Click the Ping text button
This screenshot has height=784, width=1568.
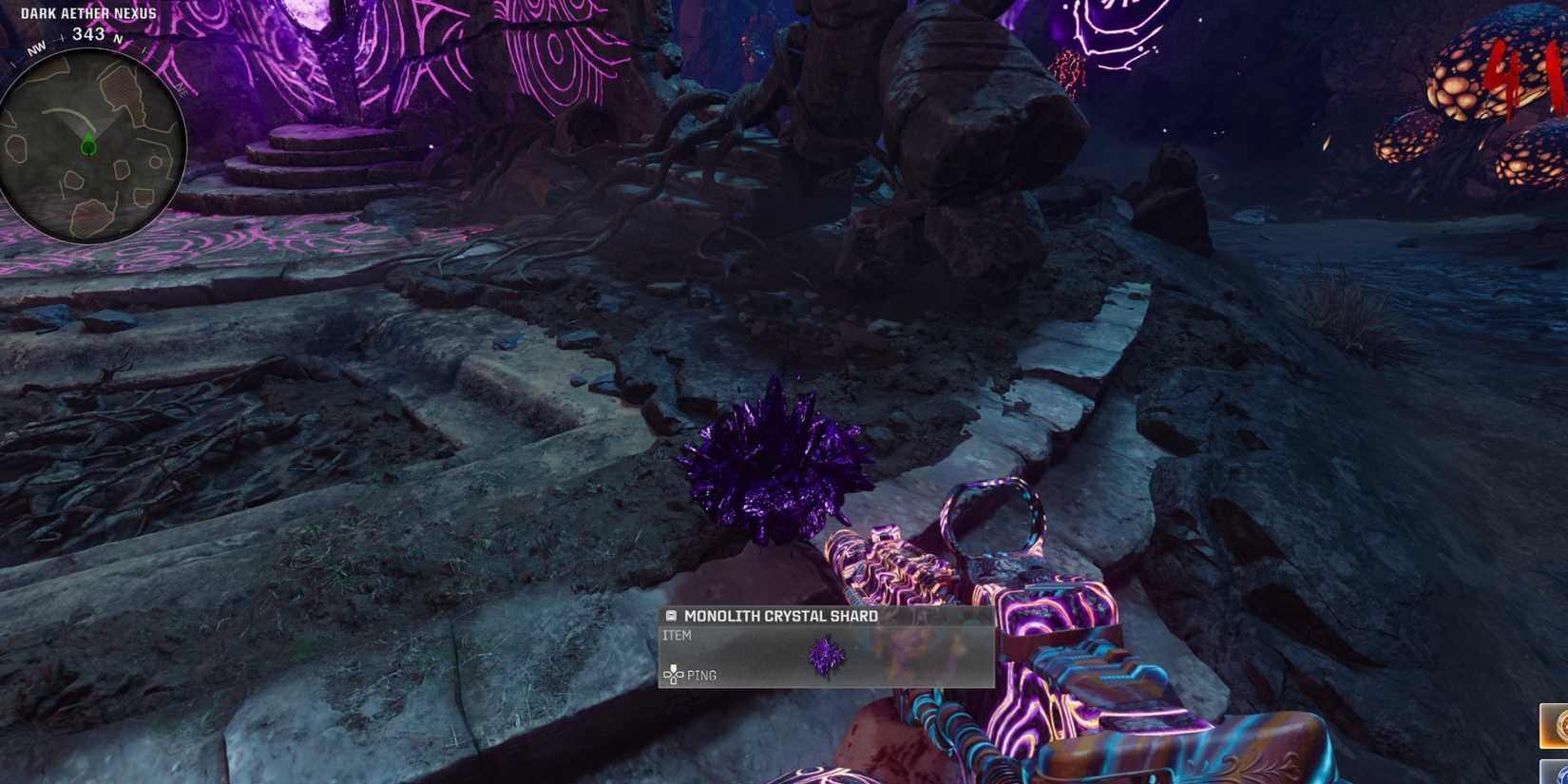703,675
